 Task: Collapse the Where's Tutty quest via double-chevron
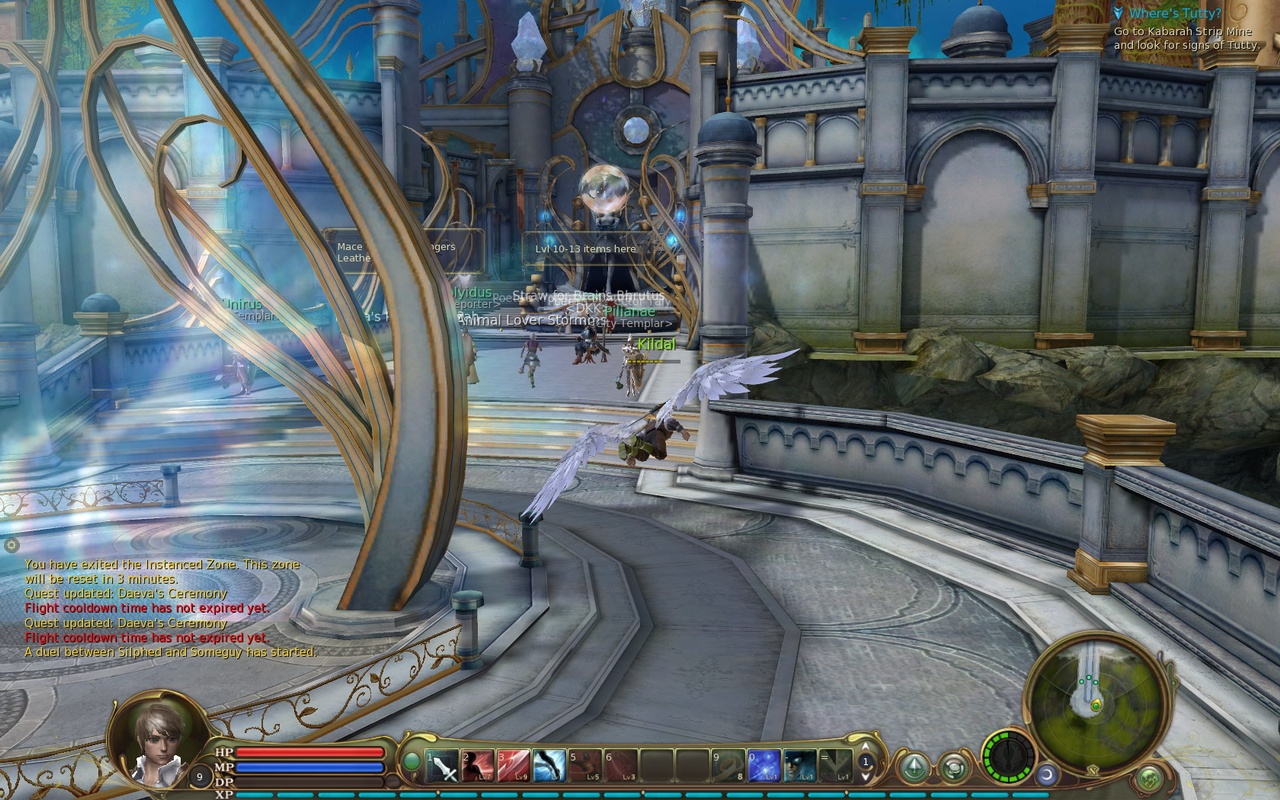(x=1118, y=13)
